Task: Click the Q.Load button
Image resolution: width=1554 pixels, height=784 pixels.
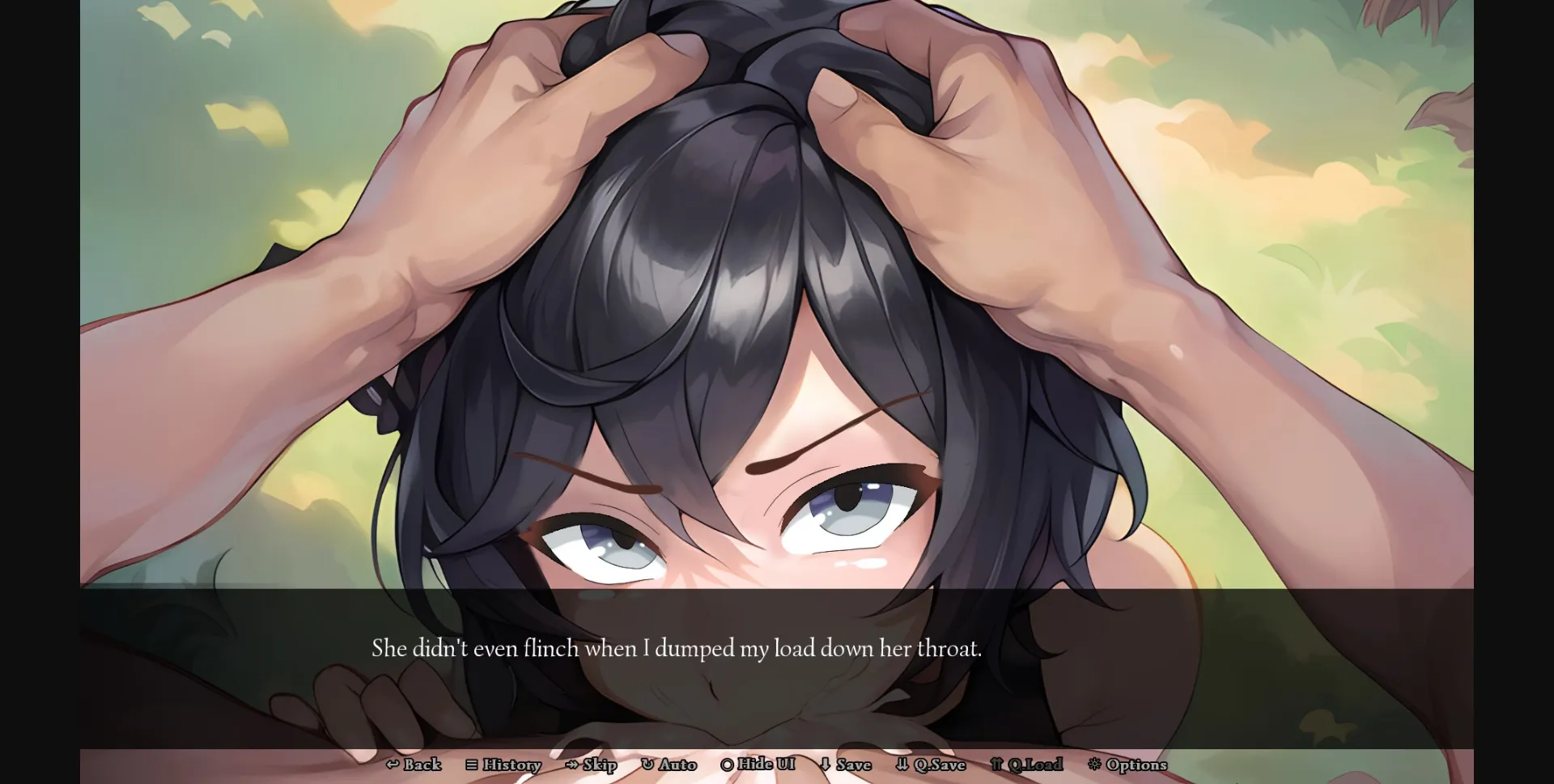Action: tap(1028, 765)
